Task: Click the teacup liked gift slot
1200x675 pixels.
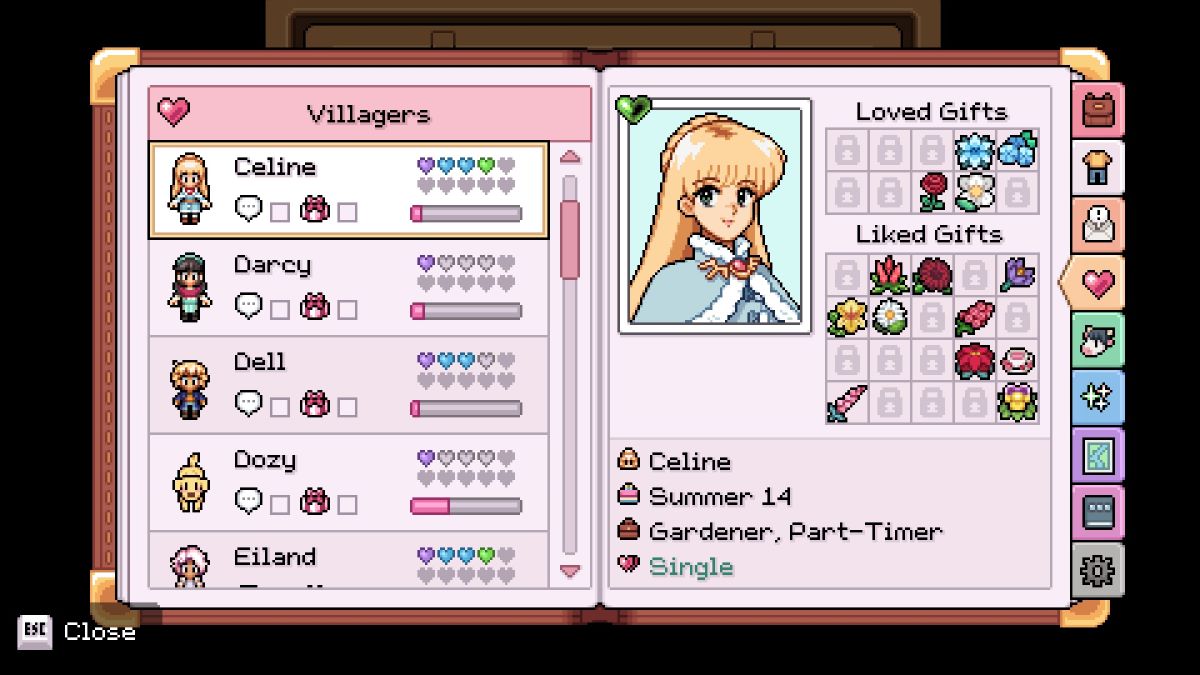Action: point(1018,360)
